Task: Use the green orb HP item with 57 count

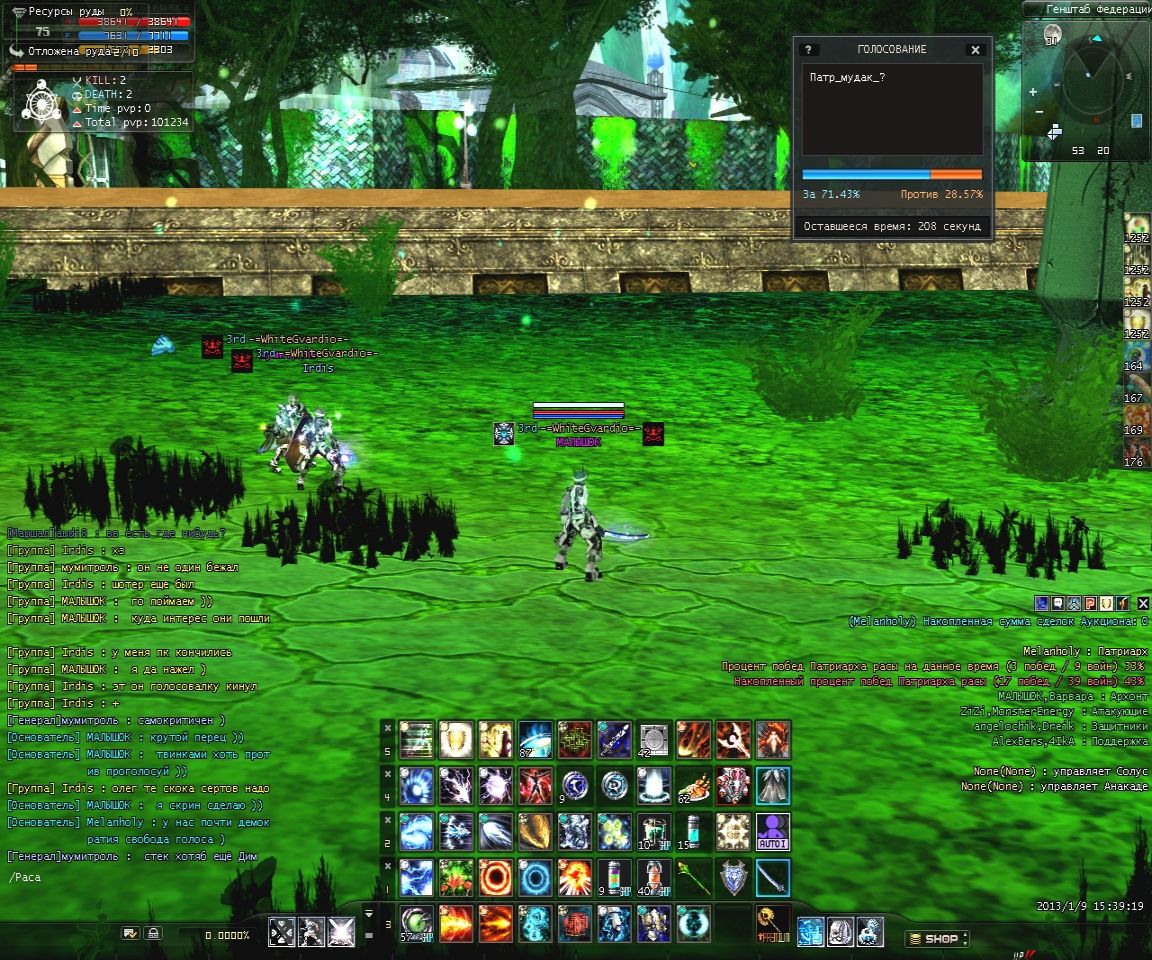Action: point(416,925)
